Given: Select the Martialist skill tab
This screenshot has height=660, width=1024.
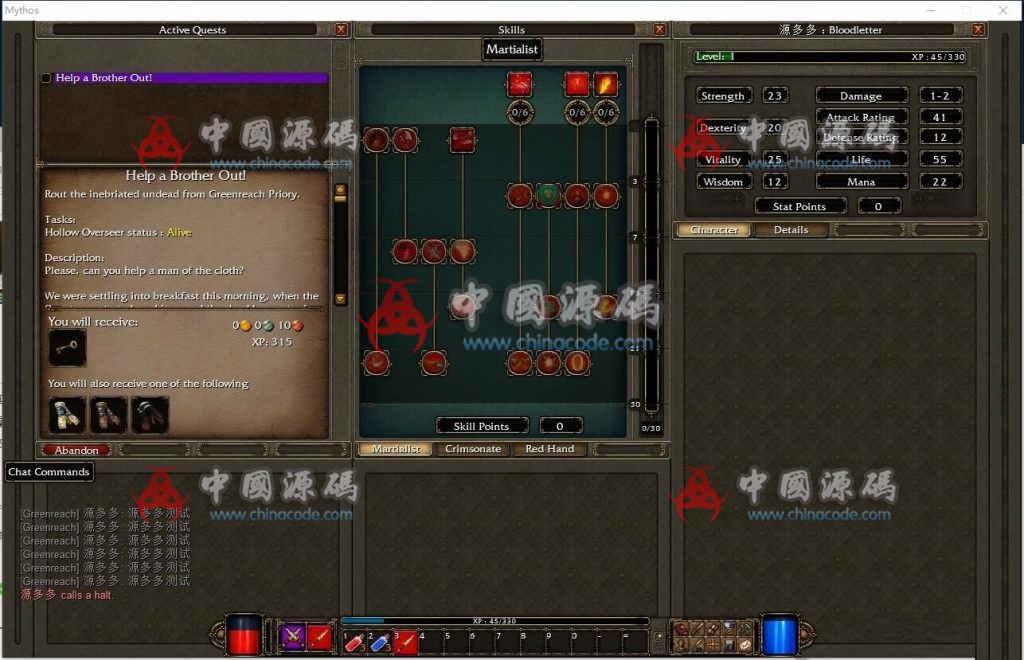Looking at the screenshot, I should click(396, 449).
